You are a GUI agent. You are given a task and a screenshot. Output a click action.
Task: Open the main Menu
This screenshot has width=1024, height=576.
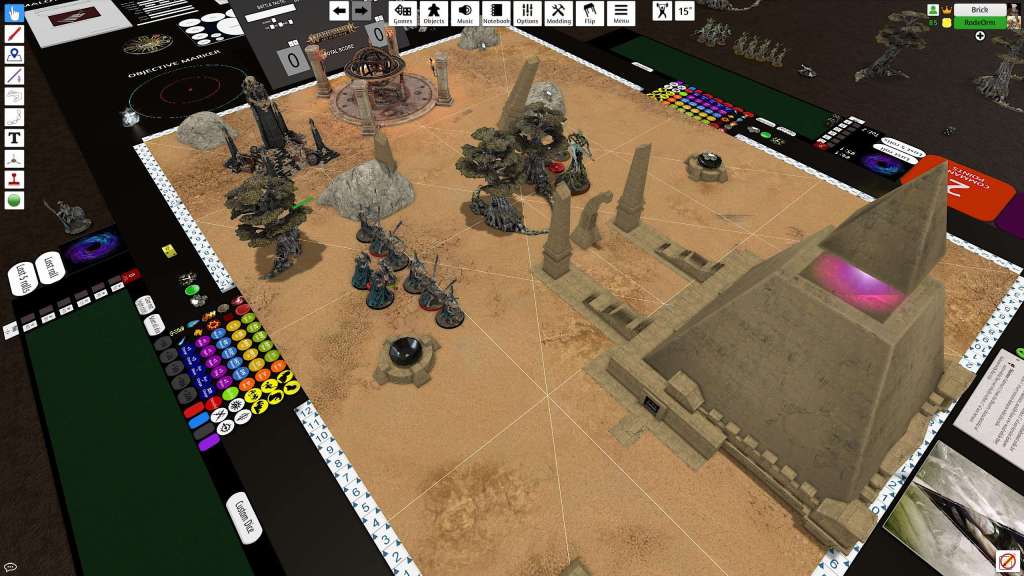click(621, 12)
